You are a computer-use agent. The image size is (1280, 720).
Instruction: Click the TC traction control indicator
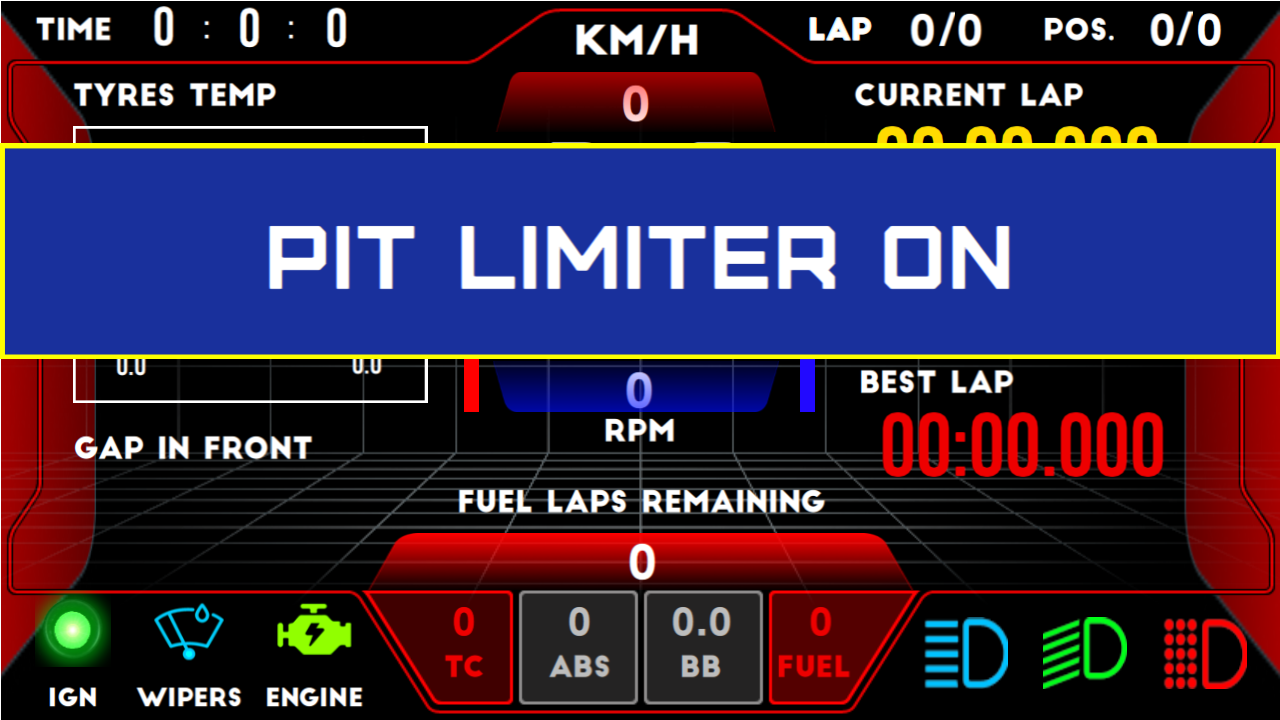(x=465, y=645)
